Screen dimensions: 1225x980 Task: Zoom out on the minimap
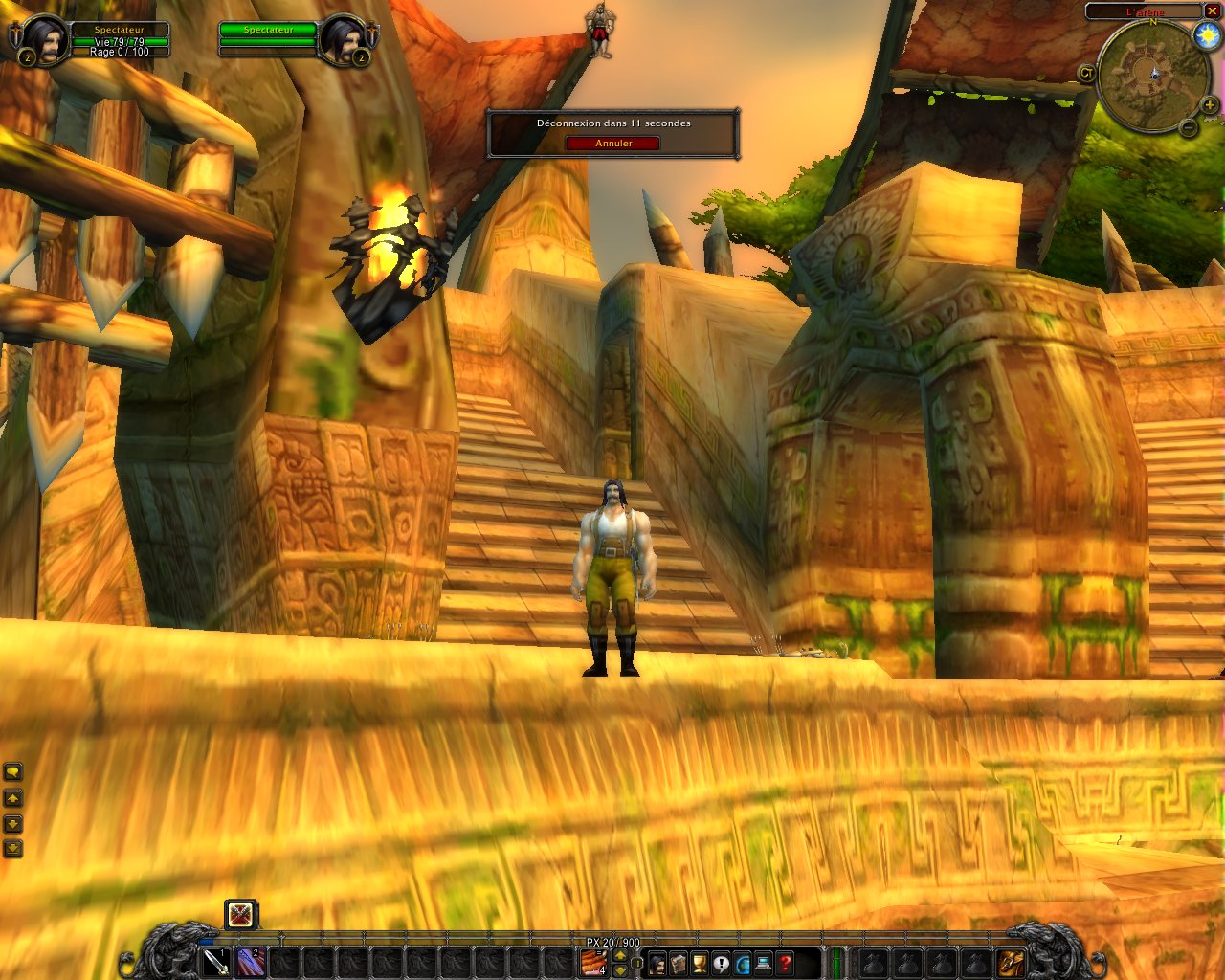coord(1188,127)
